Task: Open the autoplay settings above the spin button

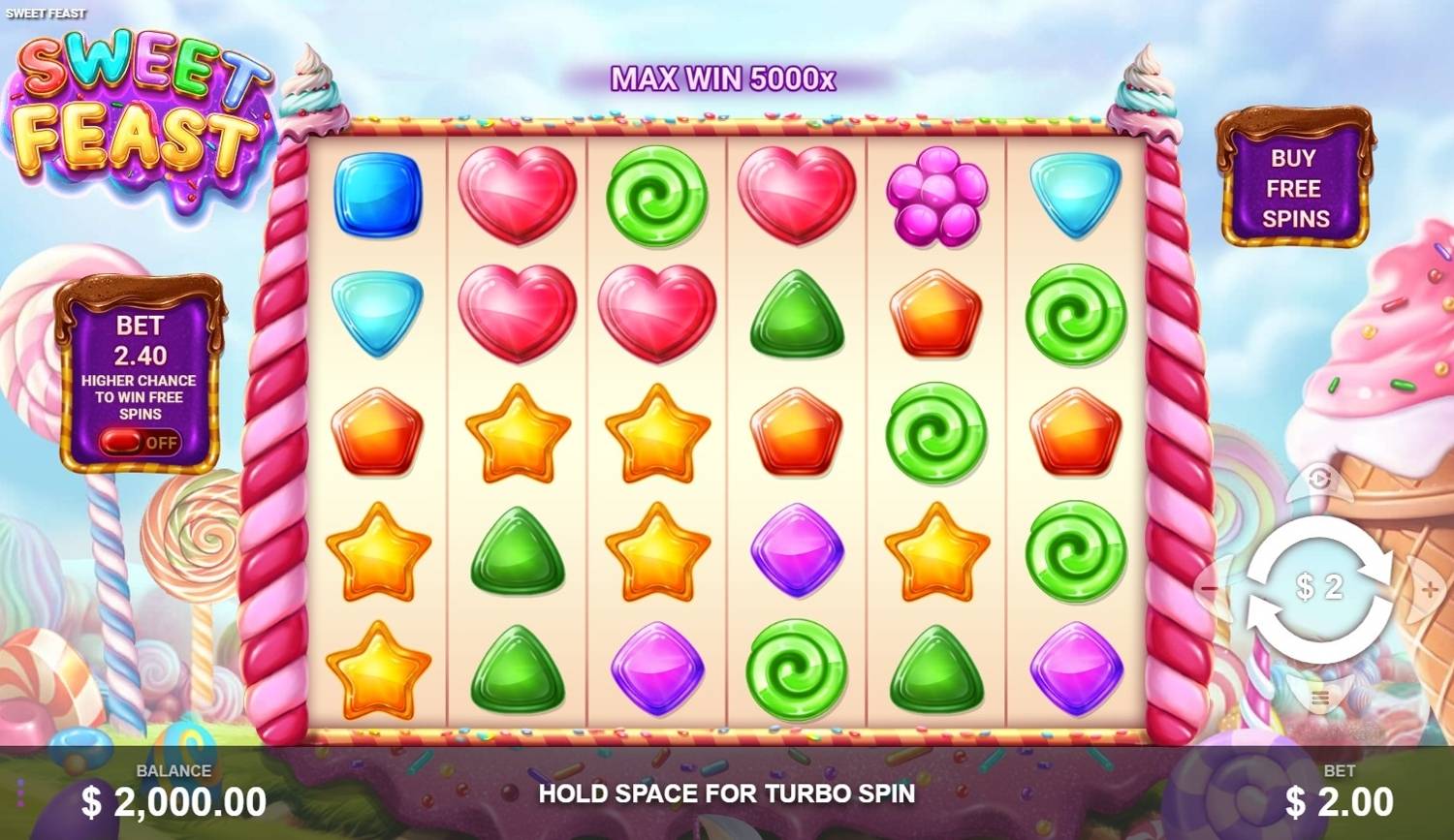Action: [1318, 479]
